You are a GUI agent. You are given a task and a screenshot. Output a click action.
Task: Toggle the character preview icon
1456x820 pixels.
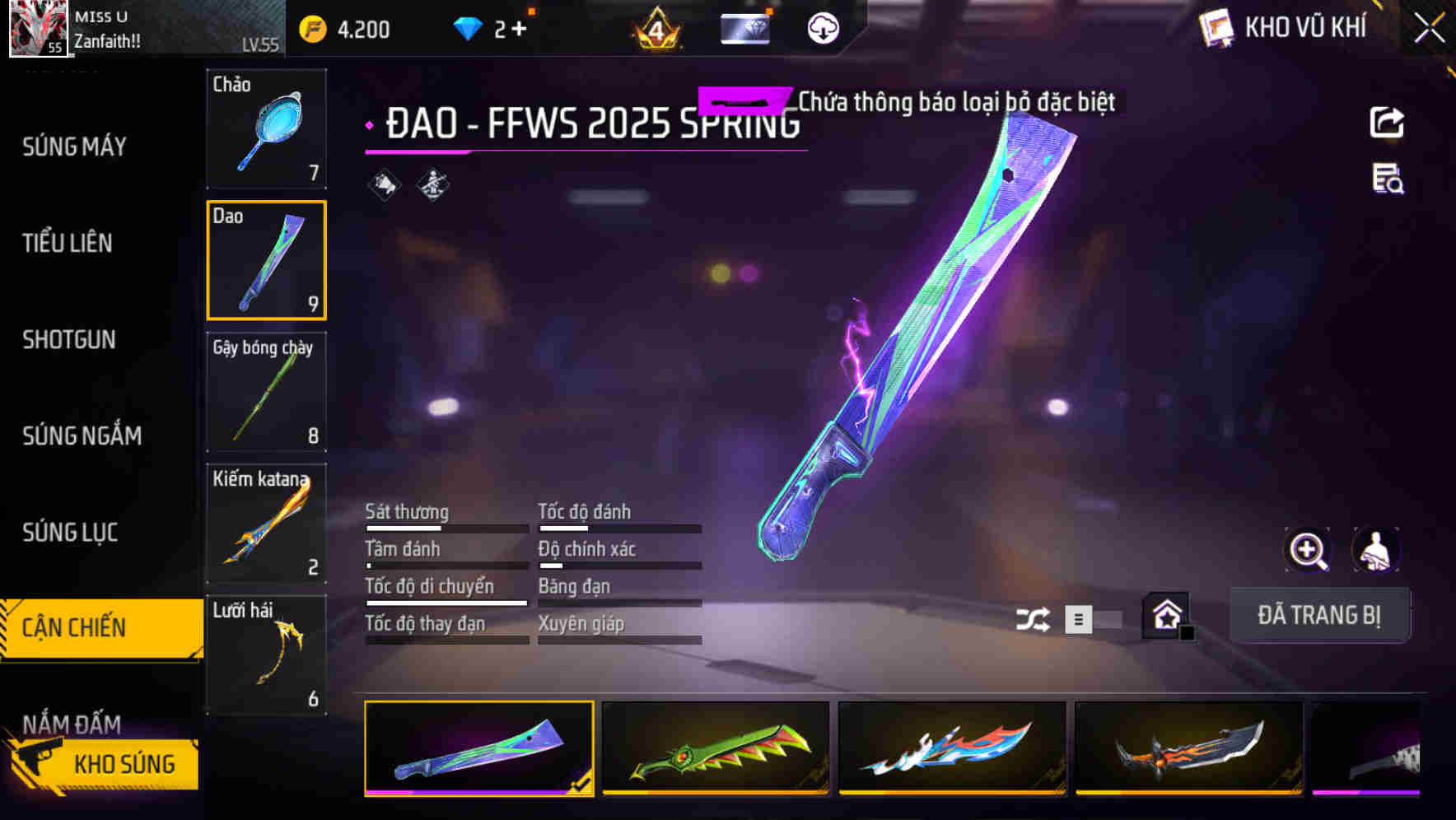1377,550
